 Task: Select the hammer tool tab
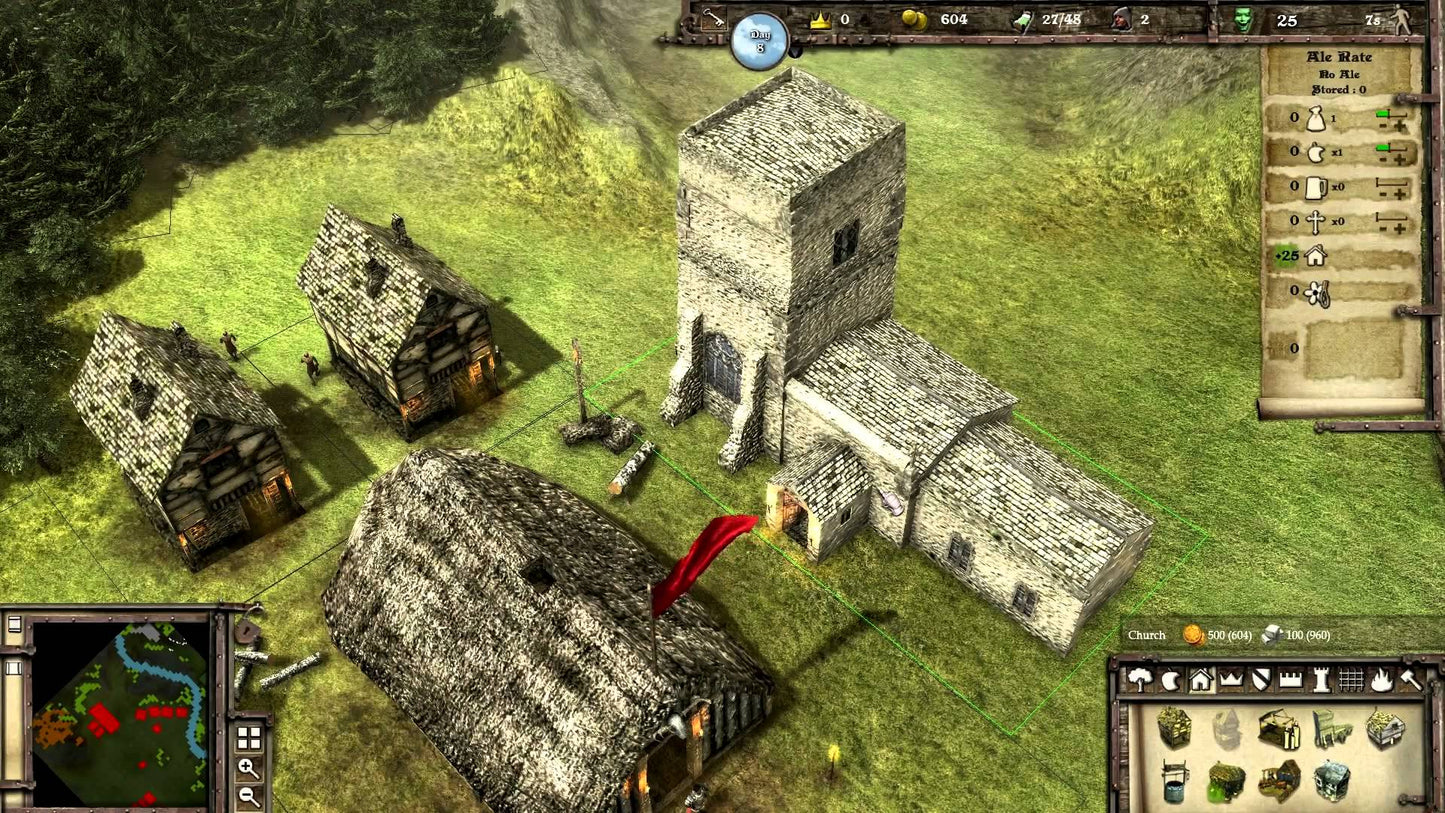(x=1410, y=680)
